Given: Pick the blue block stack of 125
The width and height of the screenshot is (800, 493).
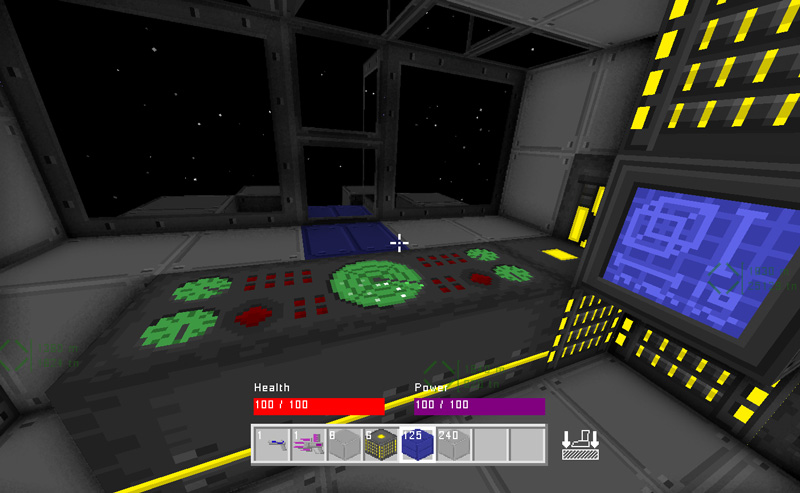Looking at the screenshot, I should pyautogui.click(x=416, y=444).
